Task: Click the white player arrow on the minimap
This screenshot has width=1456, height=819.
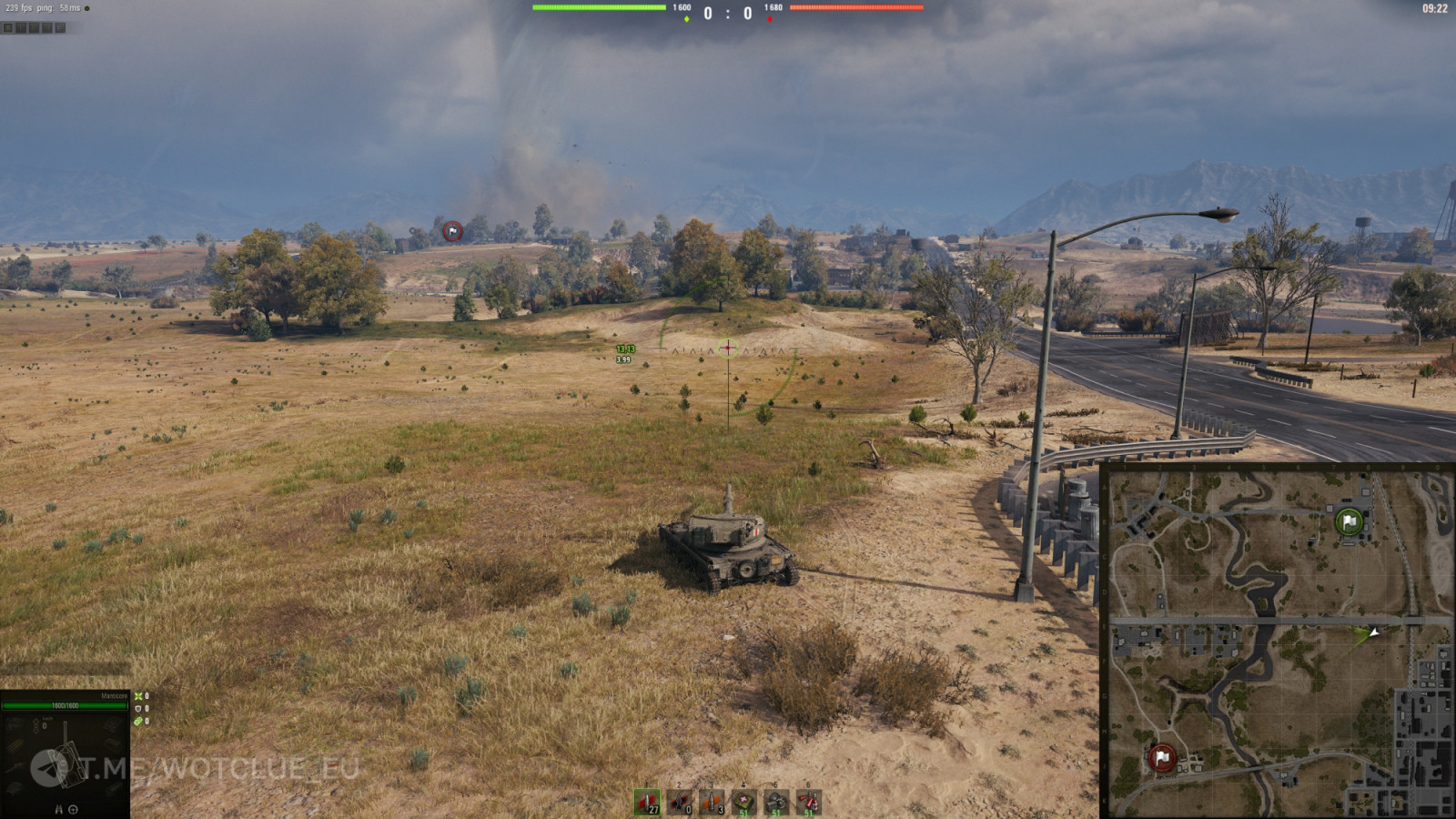Action: click(1374, 631)
